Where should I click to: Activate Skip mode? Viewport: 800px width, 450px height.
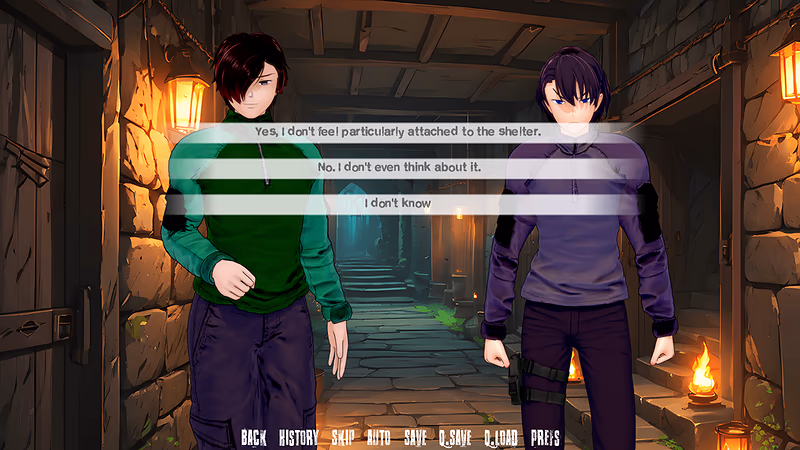click(x=343, y=437)
